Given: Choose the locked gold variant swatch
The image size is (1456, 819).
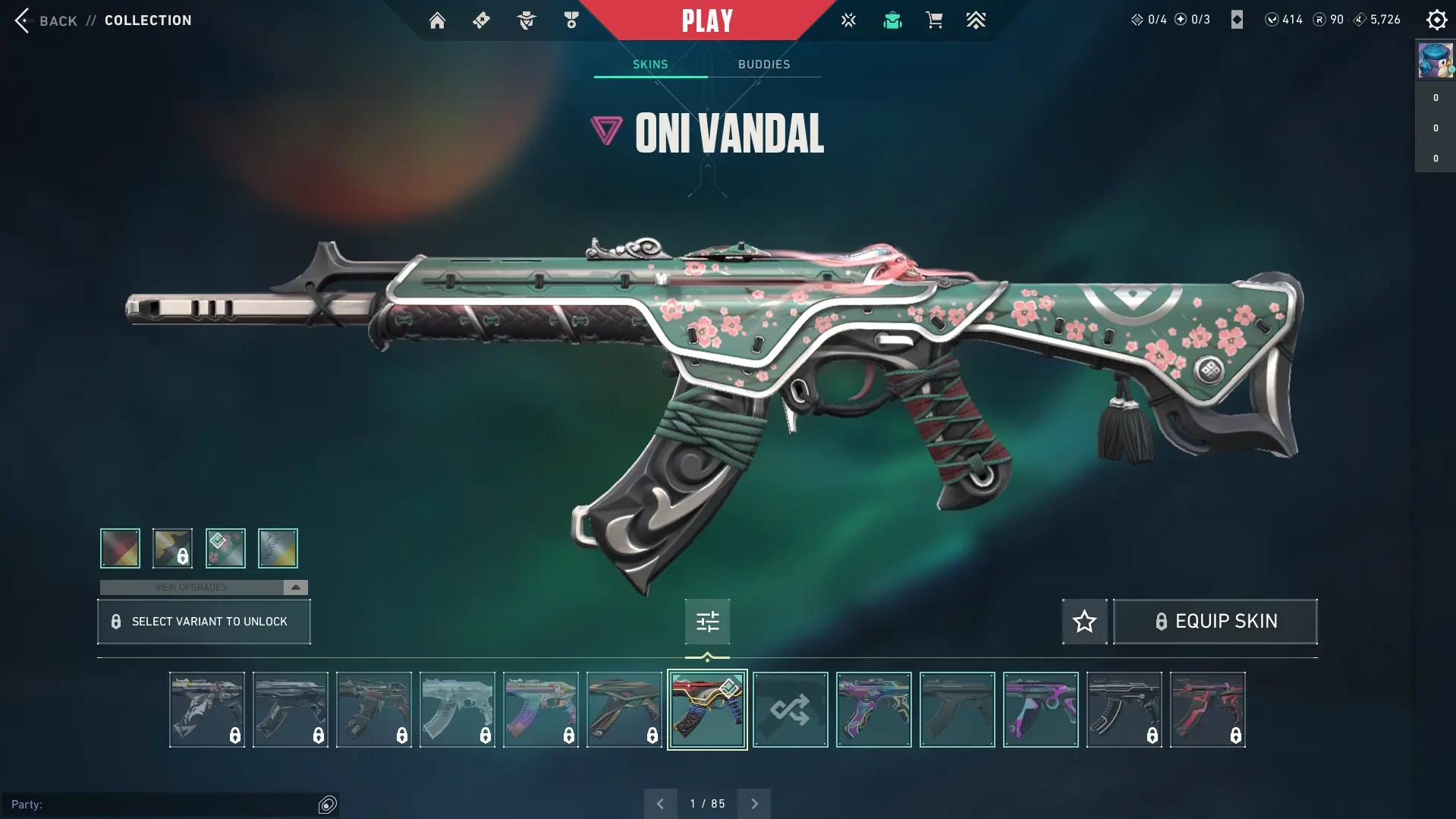Looking at the screenshot, I should [x=172, y=548].
